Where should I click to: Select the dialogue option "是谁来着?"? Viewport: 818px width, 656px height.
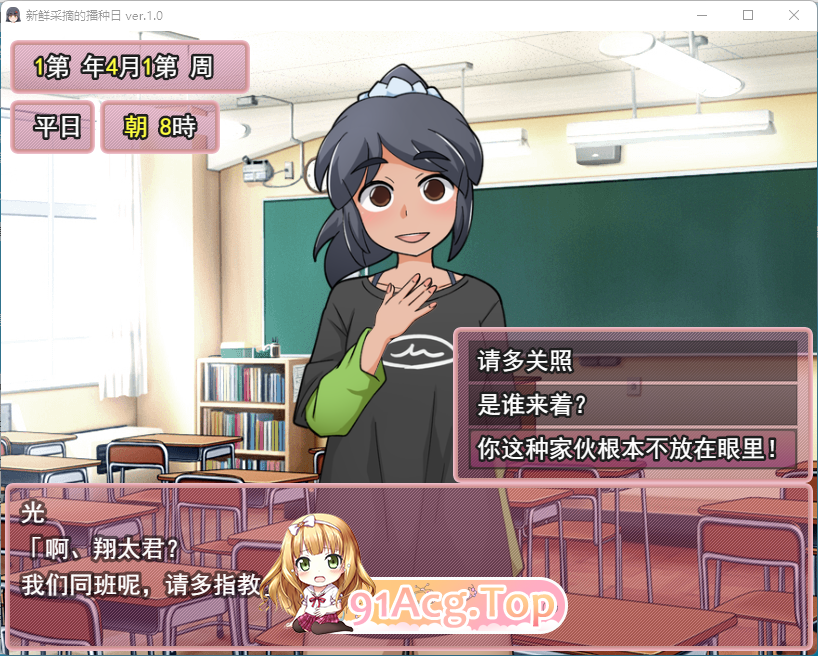632,404
